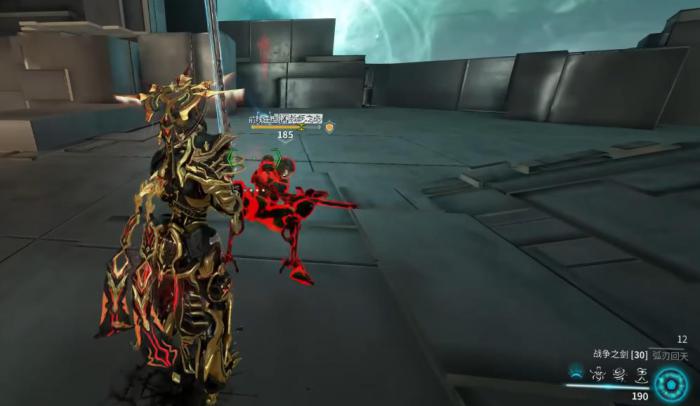Cast the swirling vortex ability
The image size is (700, 406).
point(619,375)
